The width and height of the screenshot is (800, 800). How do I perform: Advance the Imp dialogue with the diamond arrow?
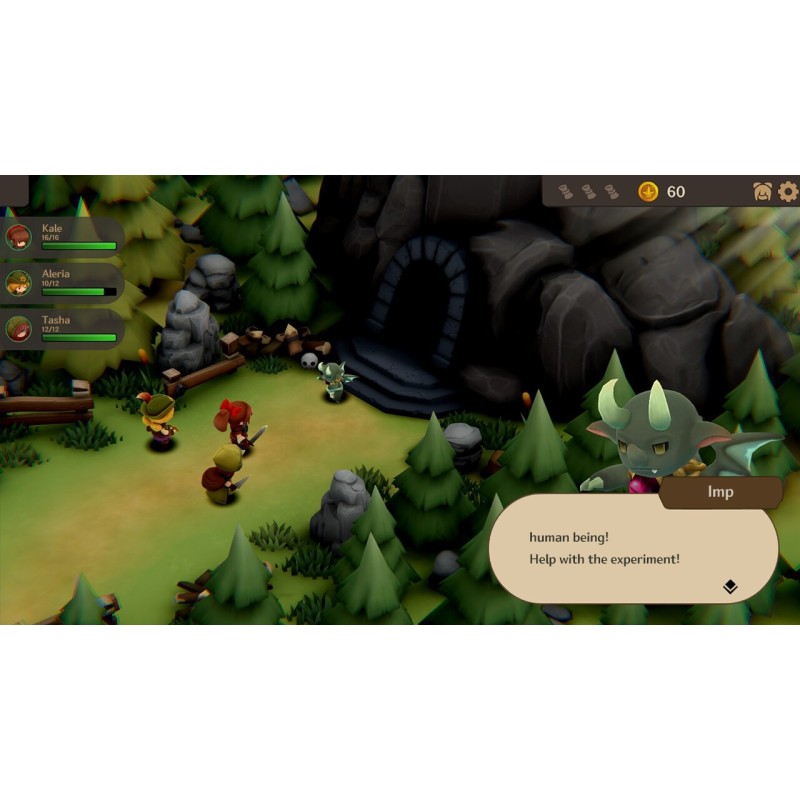click(730, 587)
